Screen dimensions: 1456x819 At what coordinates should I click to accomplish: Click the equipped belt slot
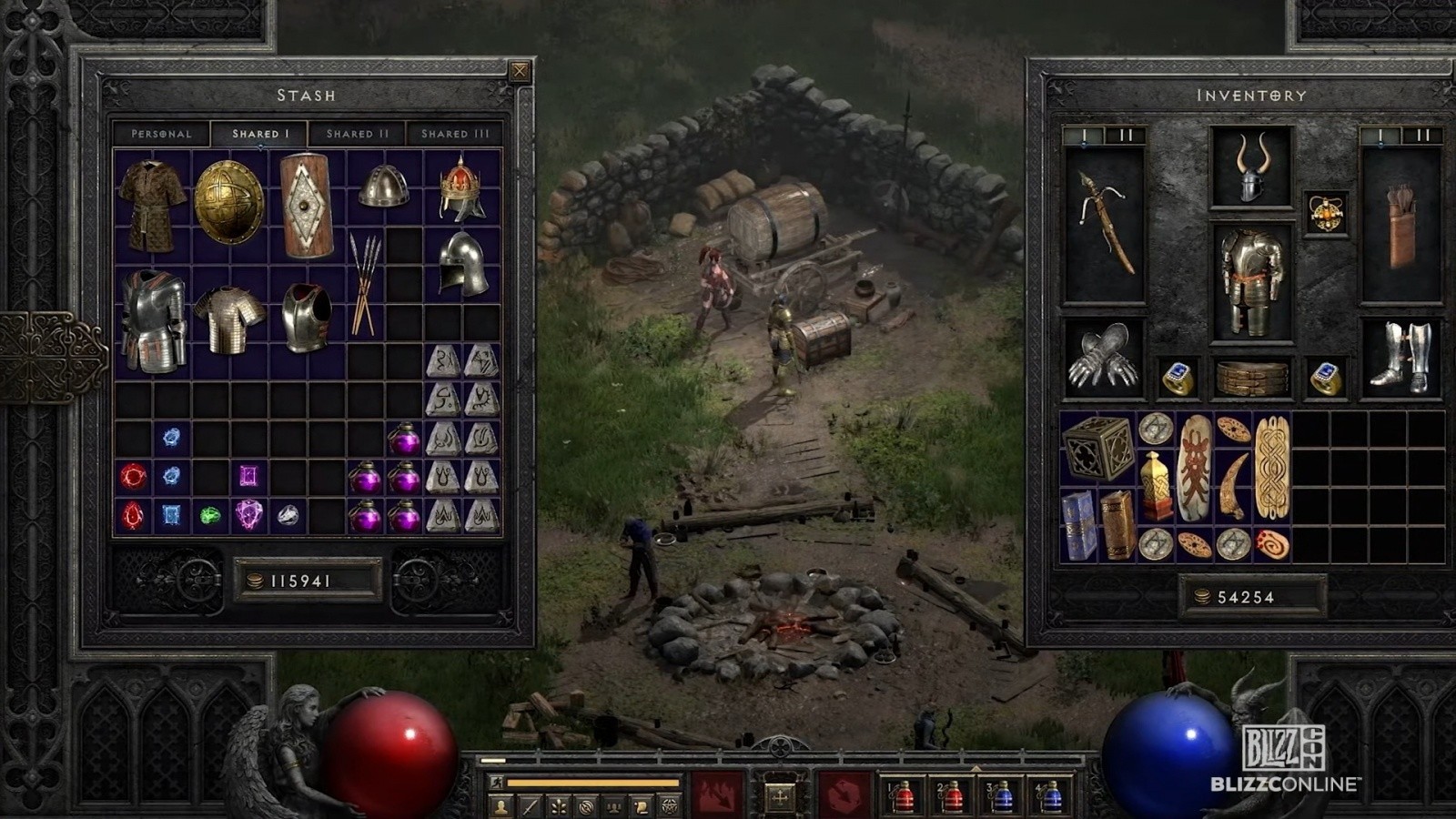[x=1252, y=379]
